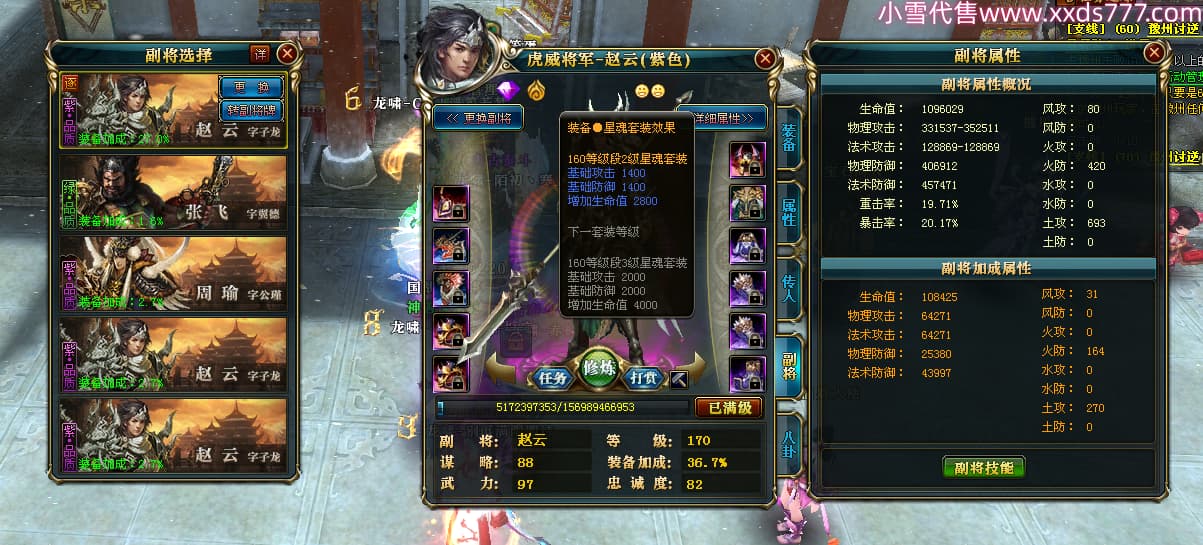This screenshot has height=545, width=1203.
Task: Switch to the 属性 tab
Action: tap(789, 213)
